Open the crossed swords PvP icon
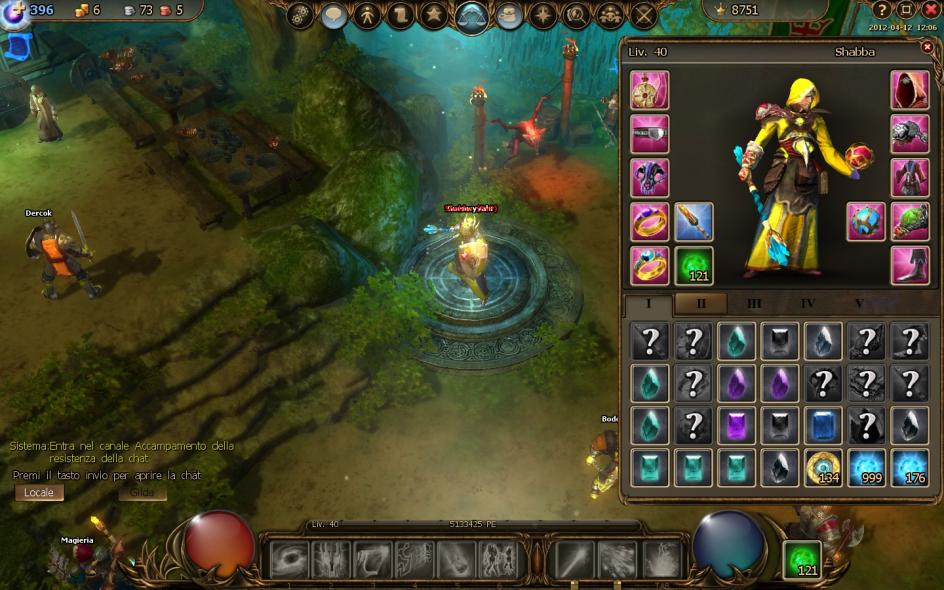The width and height of the screenshot is (944, 590). click(644, 15)
